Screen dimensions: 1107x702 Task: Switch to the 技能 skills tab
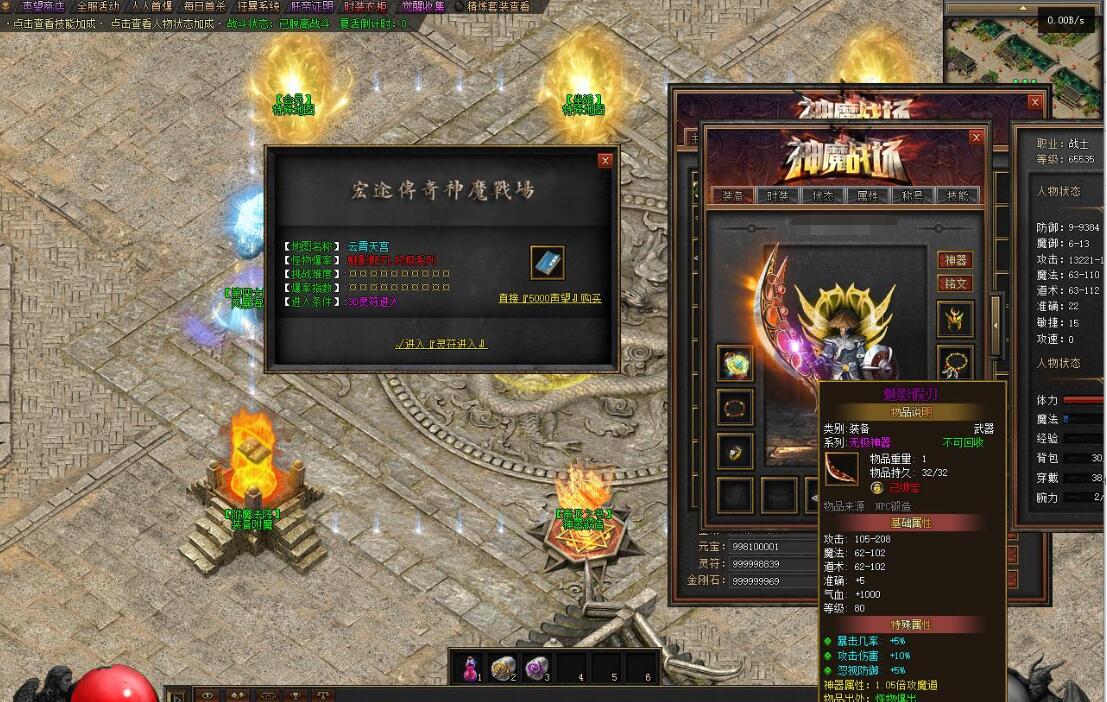pos(957,196)
